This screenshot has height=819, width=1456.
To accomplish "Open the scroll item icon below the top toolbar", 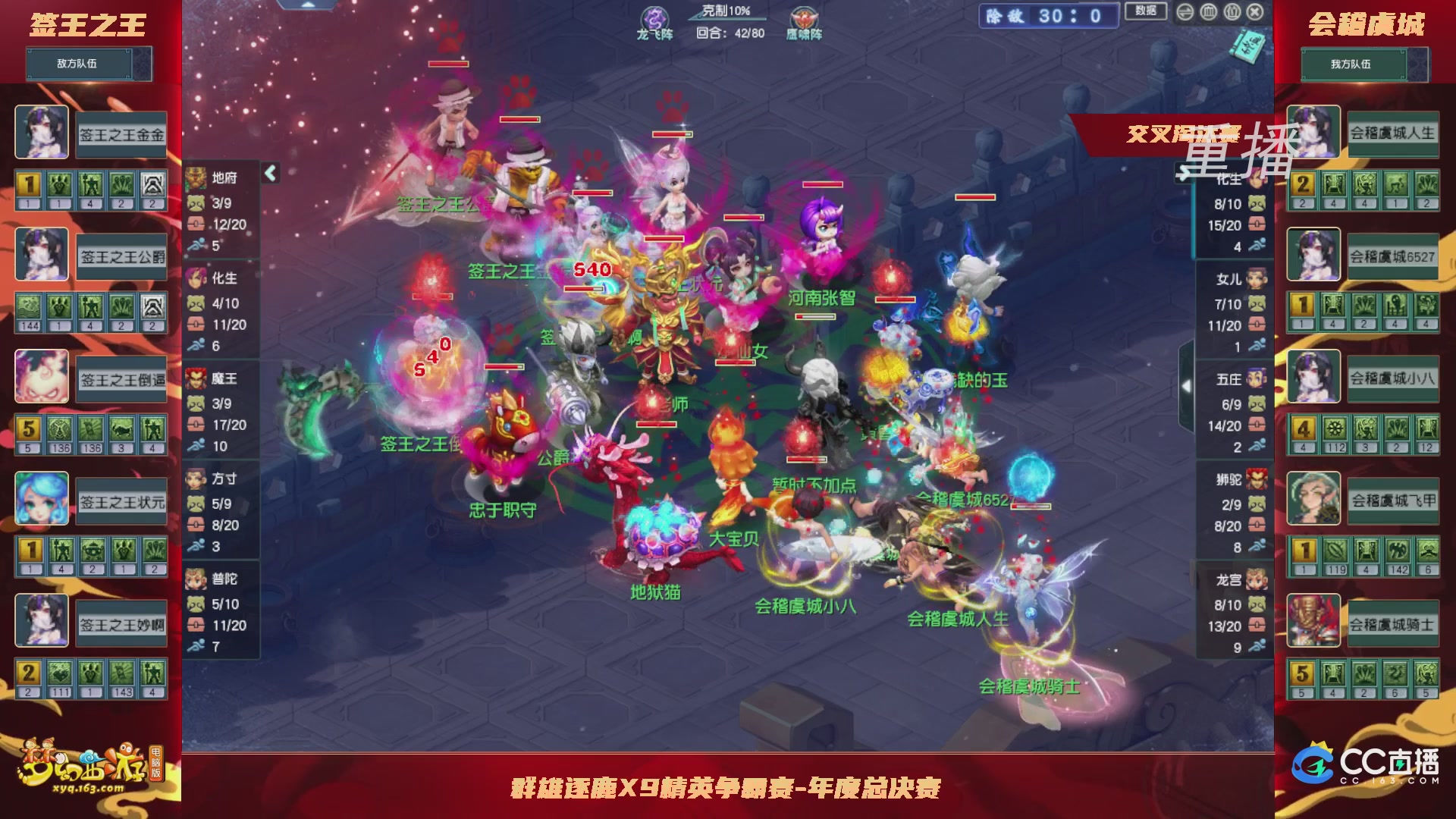I will pos(1248,47).
